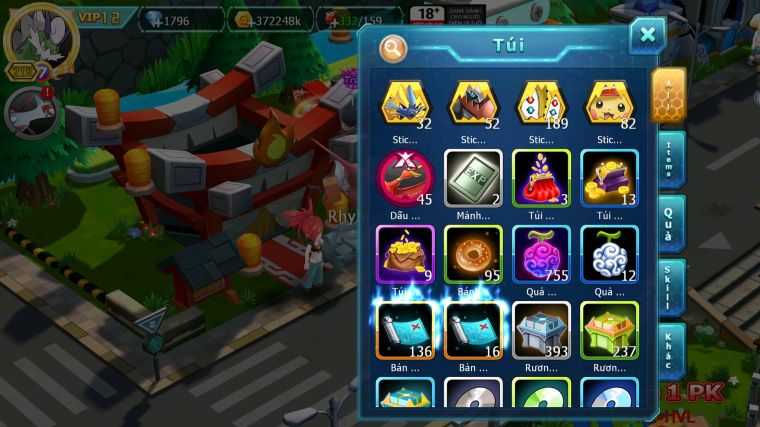This screenshot has height=427, width=760.
Task: Select the Pikachu sticker with 82
Action: click(609, 103)
